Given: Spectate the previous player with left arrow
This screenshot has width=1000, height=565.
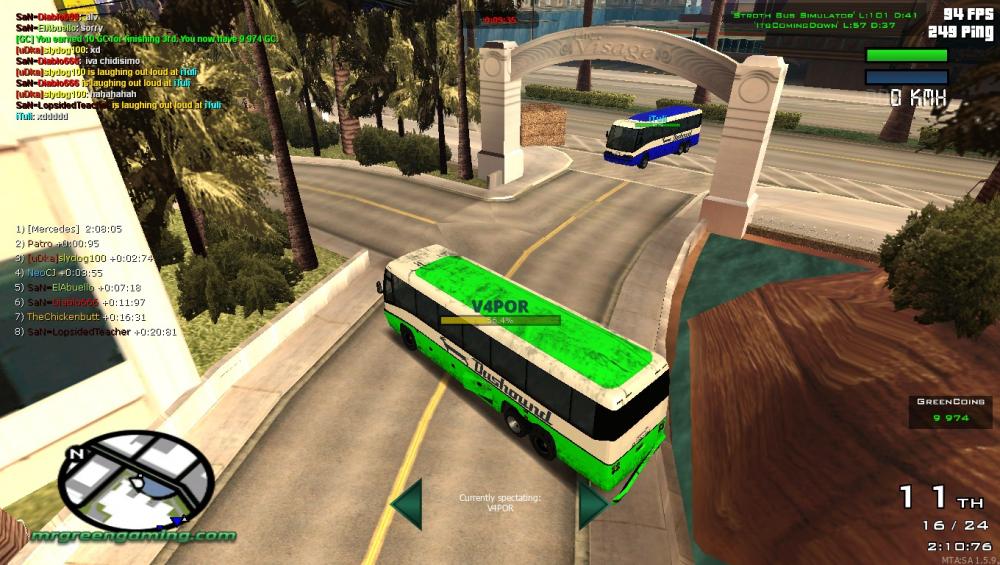Looking at the screenshot, I should [407, 503].
